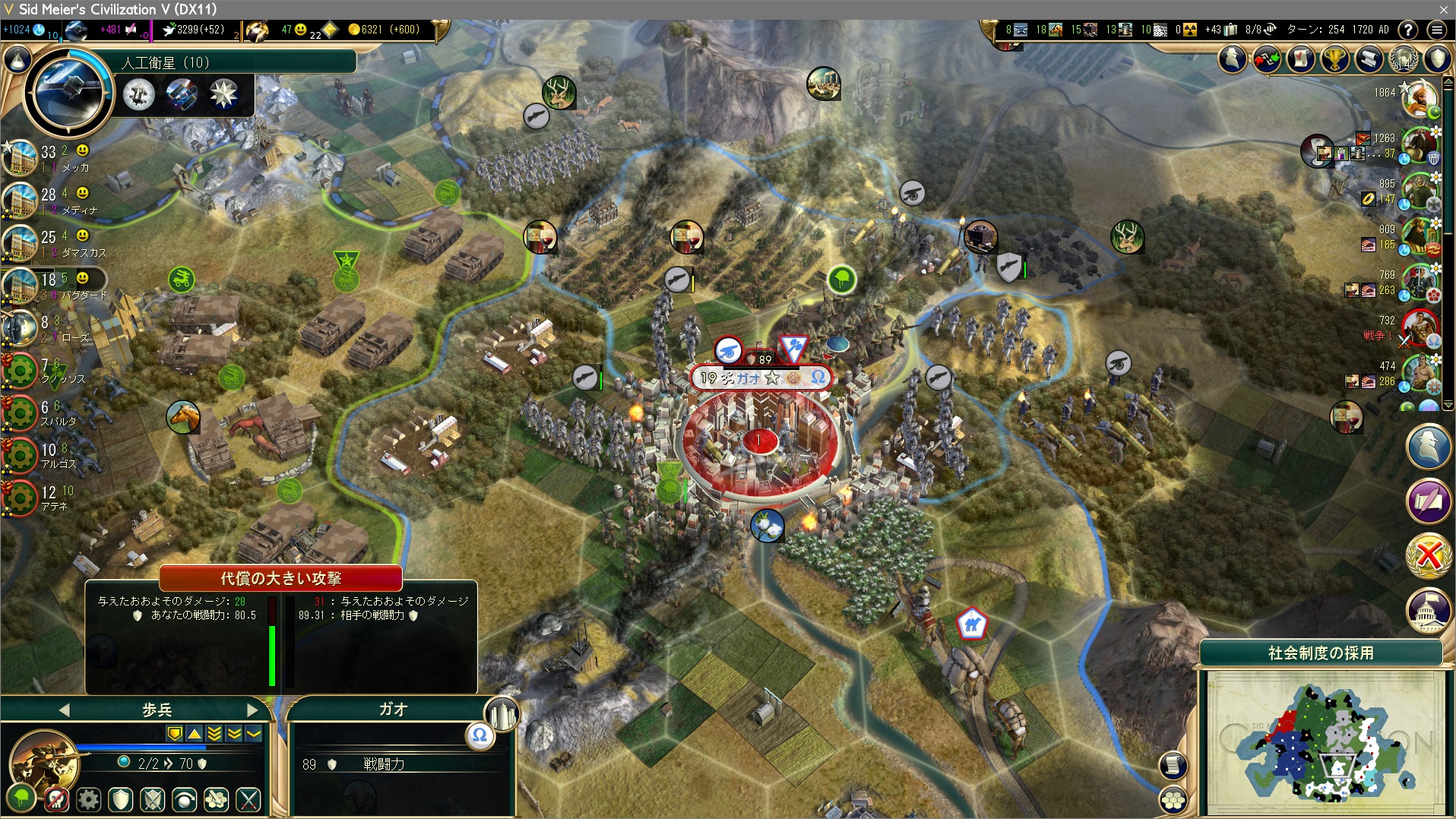Open the victory progress trophy icon

coord(1334,59)
